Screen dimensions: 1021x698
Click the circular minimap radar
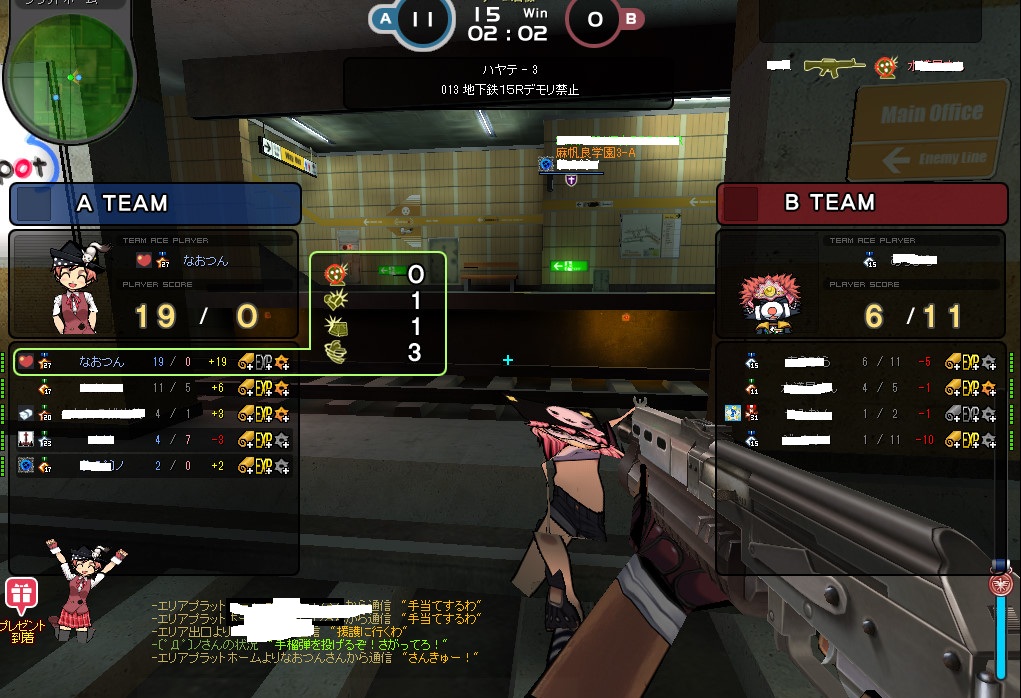(x=69, y=78)
